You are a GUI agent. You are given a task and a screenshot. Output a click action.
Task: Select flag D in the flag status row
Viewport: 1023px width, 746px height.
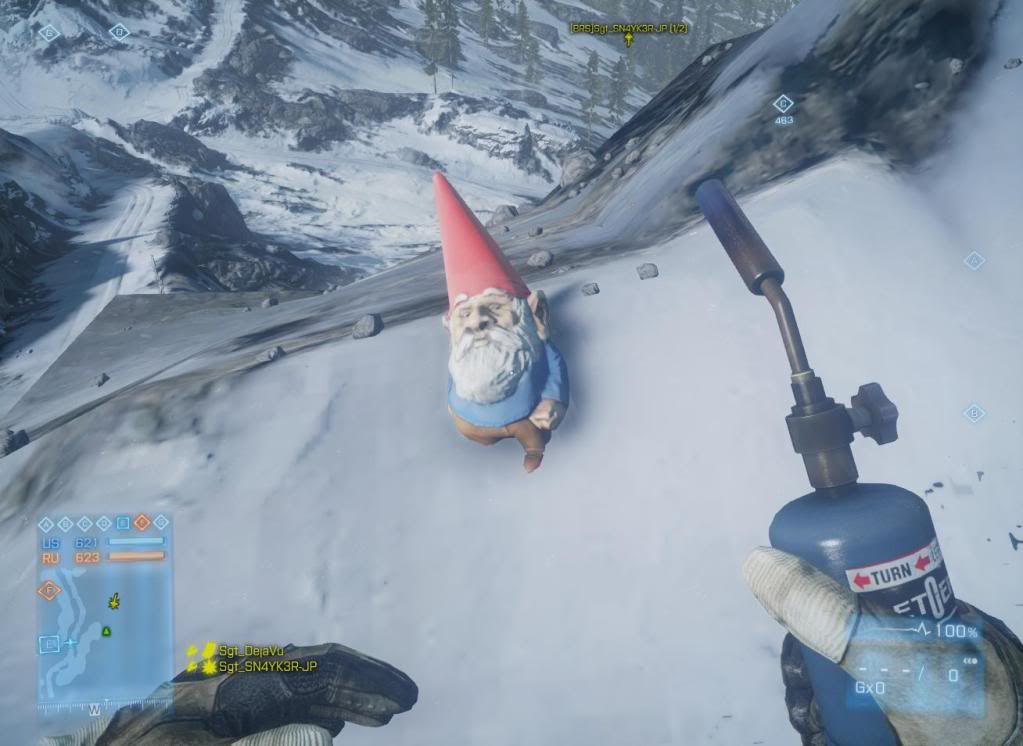103,522
